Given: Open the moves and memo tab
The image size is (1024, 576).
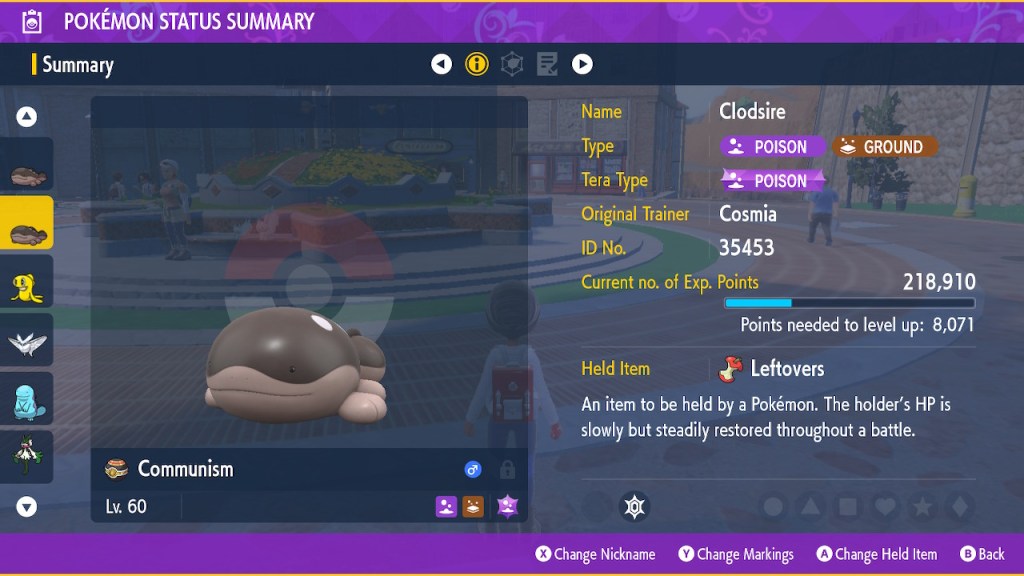Looking at the screenshot, I should click(547, 65).
